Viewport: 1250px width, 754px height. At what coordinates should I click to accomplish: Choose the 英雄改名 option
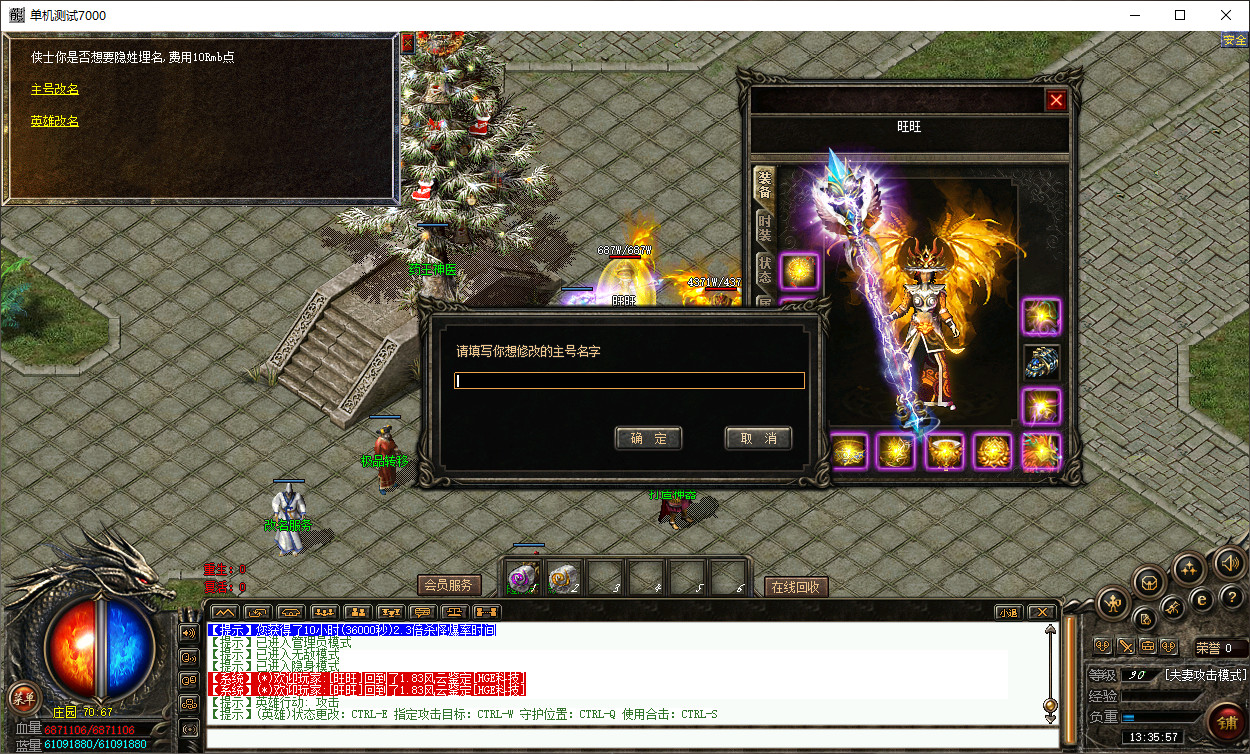coord(55,121)
